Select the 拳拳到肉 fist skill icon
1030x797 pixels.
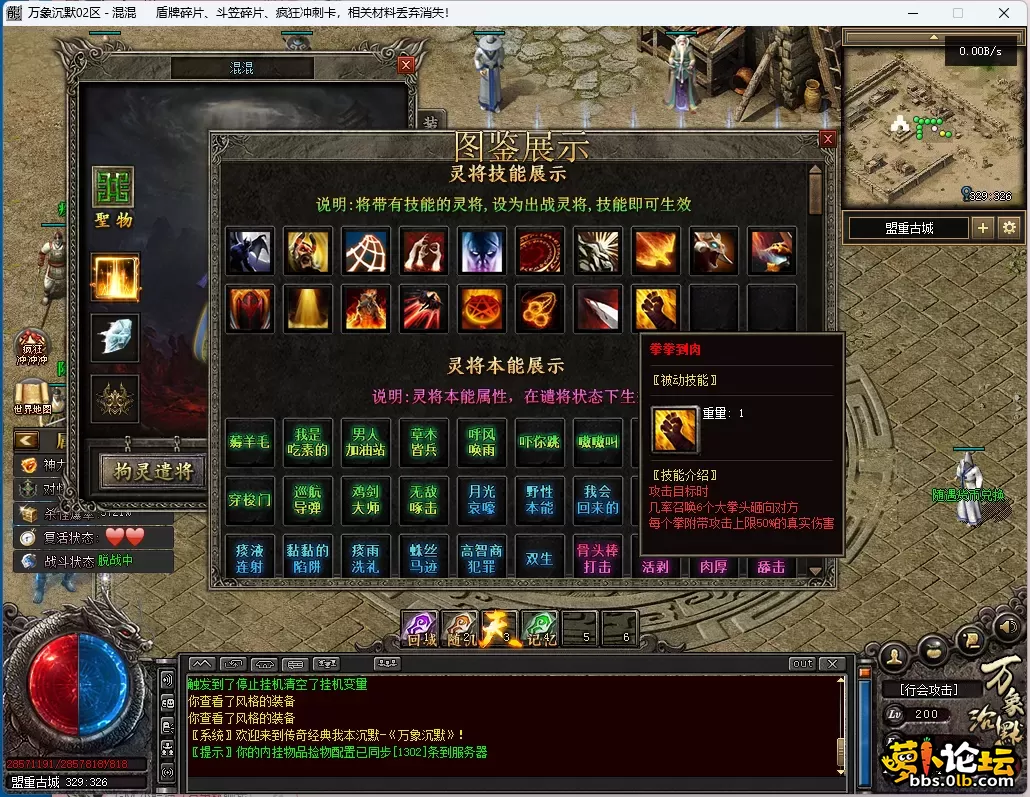tap(656, 308)
